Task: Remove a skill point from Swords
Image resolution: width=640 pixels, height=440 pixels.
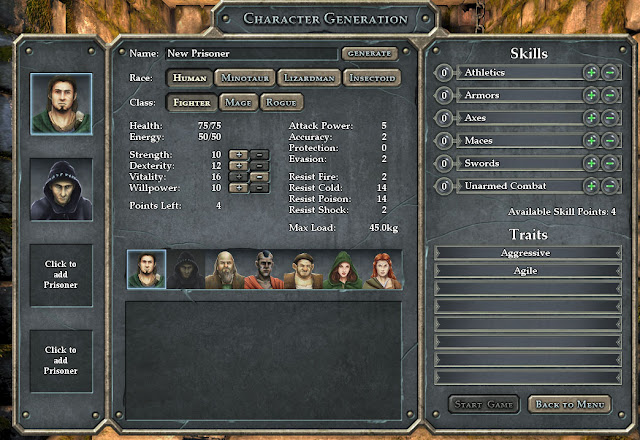Action: [609, 163]
